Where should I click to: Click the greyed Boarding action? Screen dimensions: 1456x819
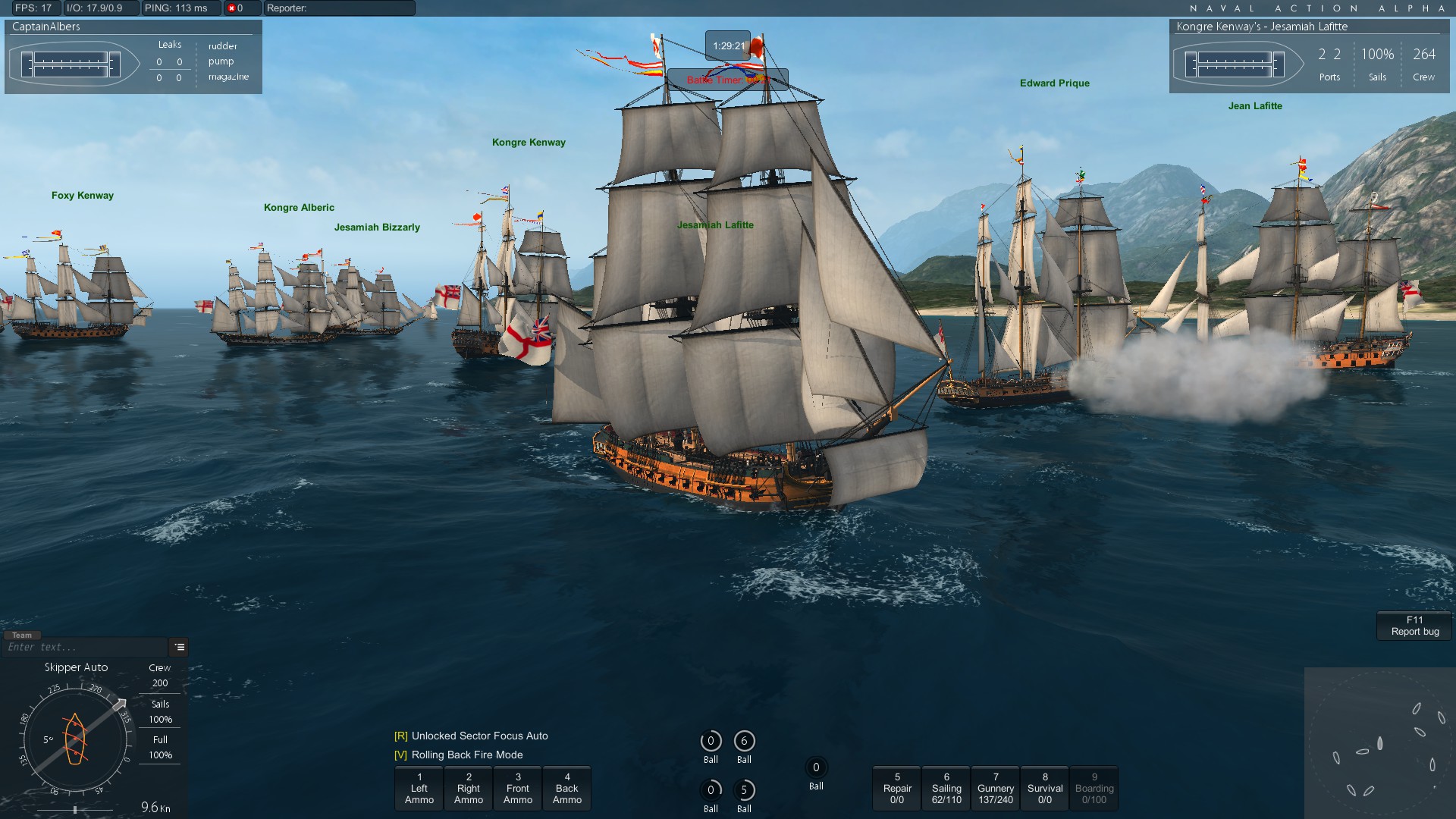coord(1094,789)
